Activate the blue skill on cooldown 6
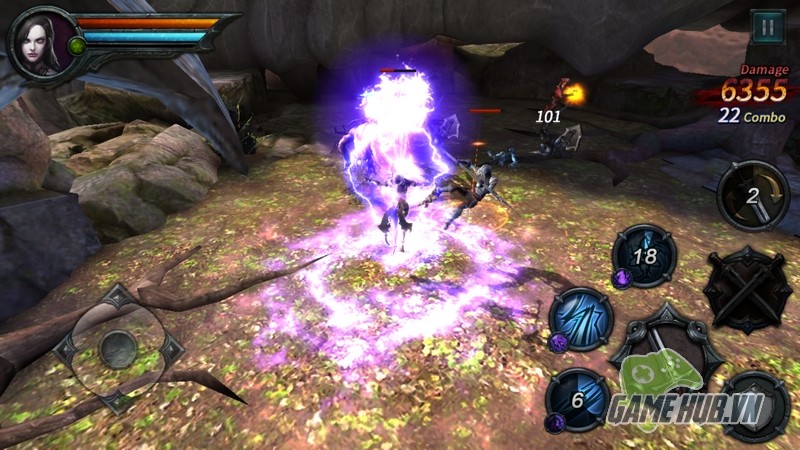 pos(579,400)
